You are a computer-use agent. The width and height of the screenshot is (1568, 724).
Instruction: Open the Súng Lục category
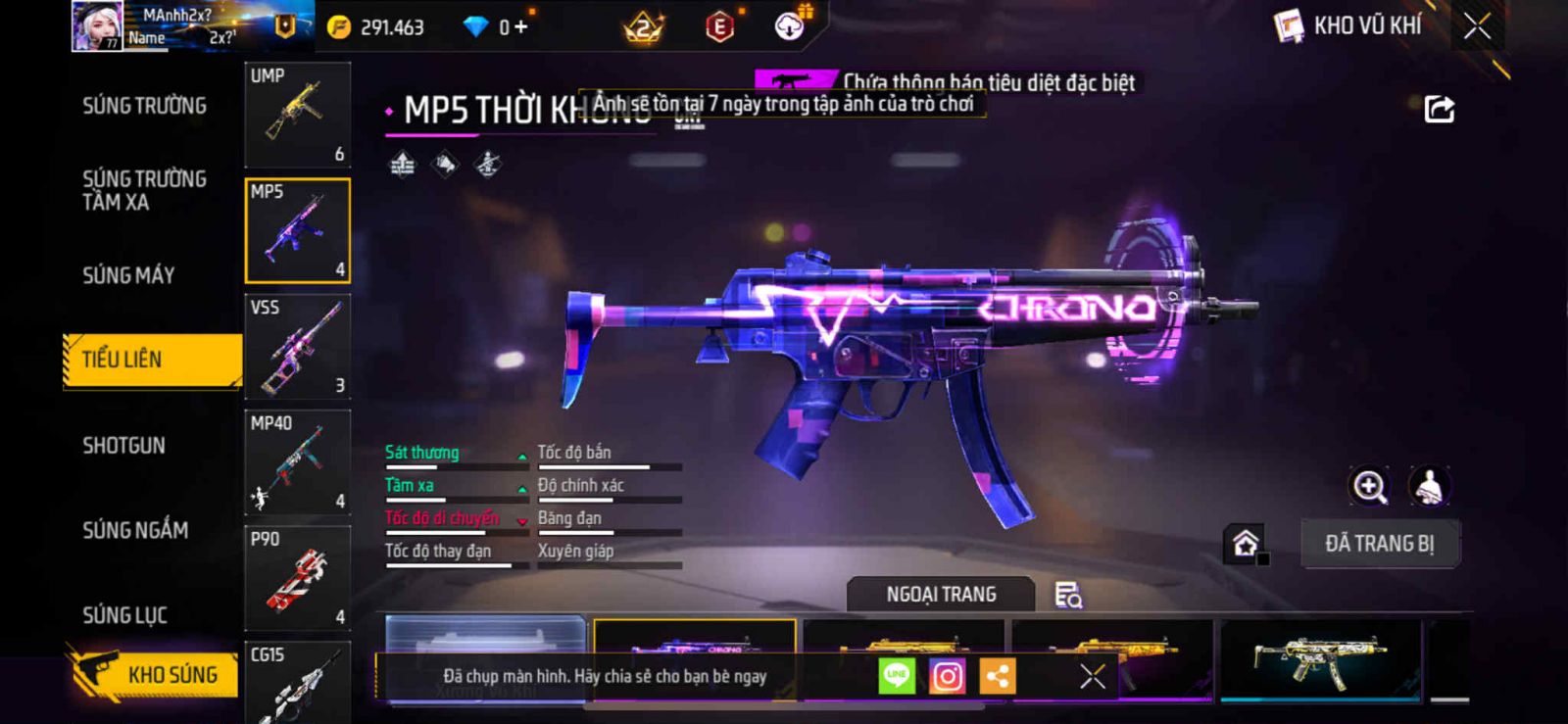[x=124, y=615]
